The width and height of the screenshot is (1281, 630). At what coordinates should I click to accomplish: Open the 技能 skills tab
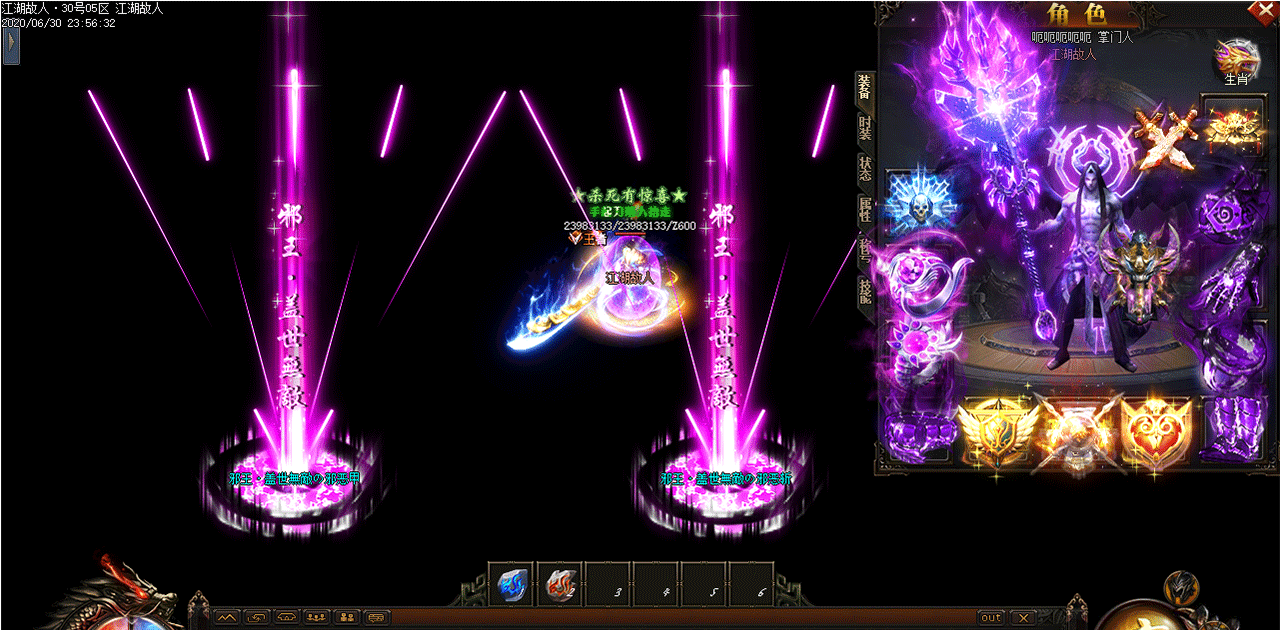(864, 289)
